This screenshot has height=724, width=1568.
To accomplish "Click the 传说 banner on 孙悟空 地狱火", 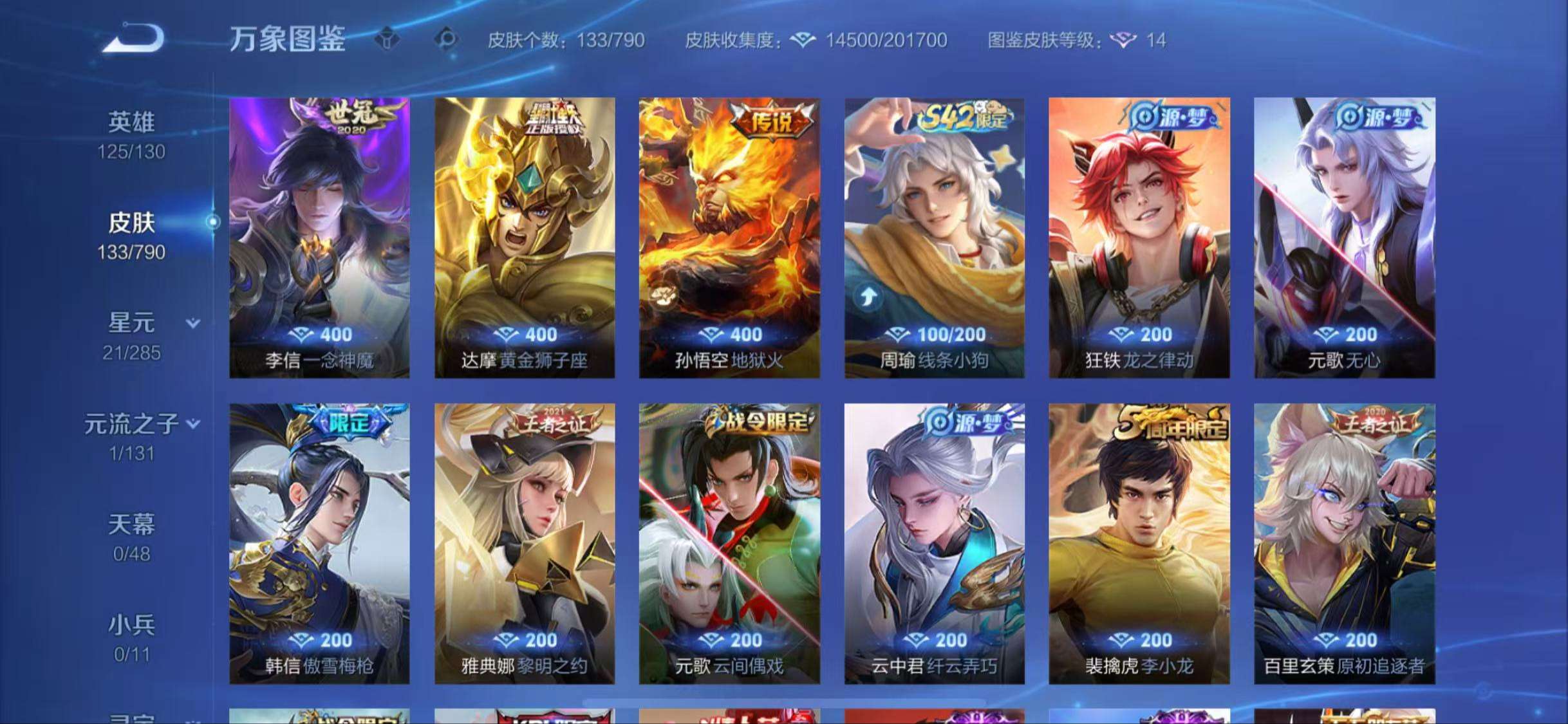I will click(770, 119).
